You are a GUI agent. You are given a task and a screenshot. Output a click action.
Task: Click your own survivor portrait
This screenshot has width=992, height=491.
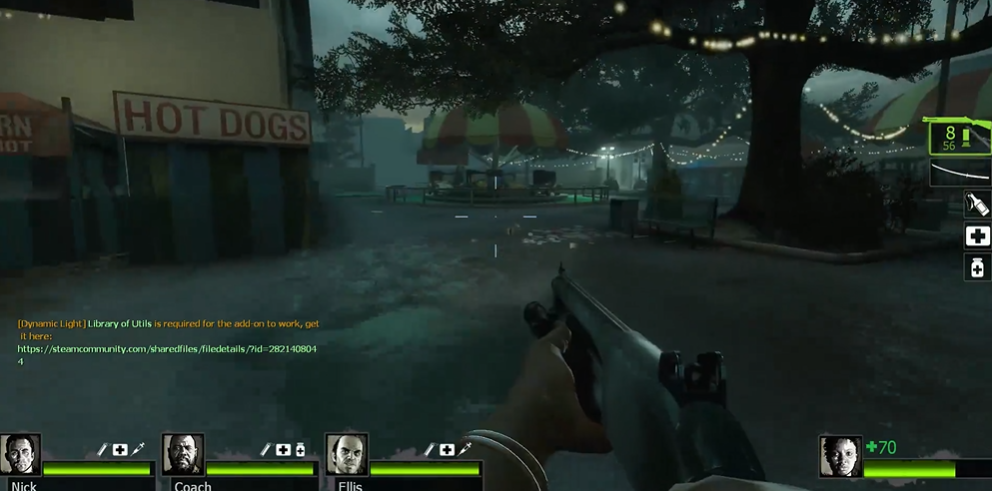[840, 456]
